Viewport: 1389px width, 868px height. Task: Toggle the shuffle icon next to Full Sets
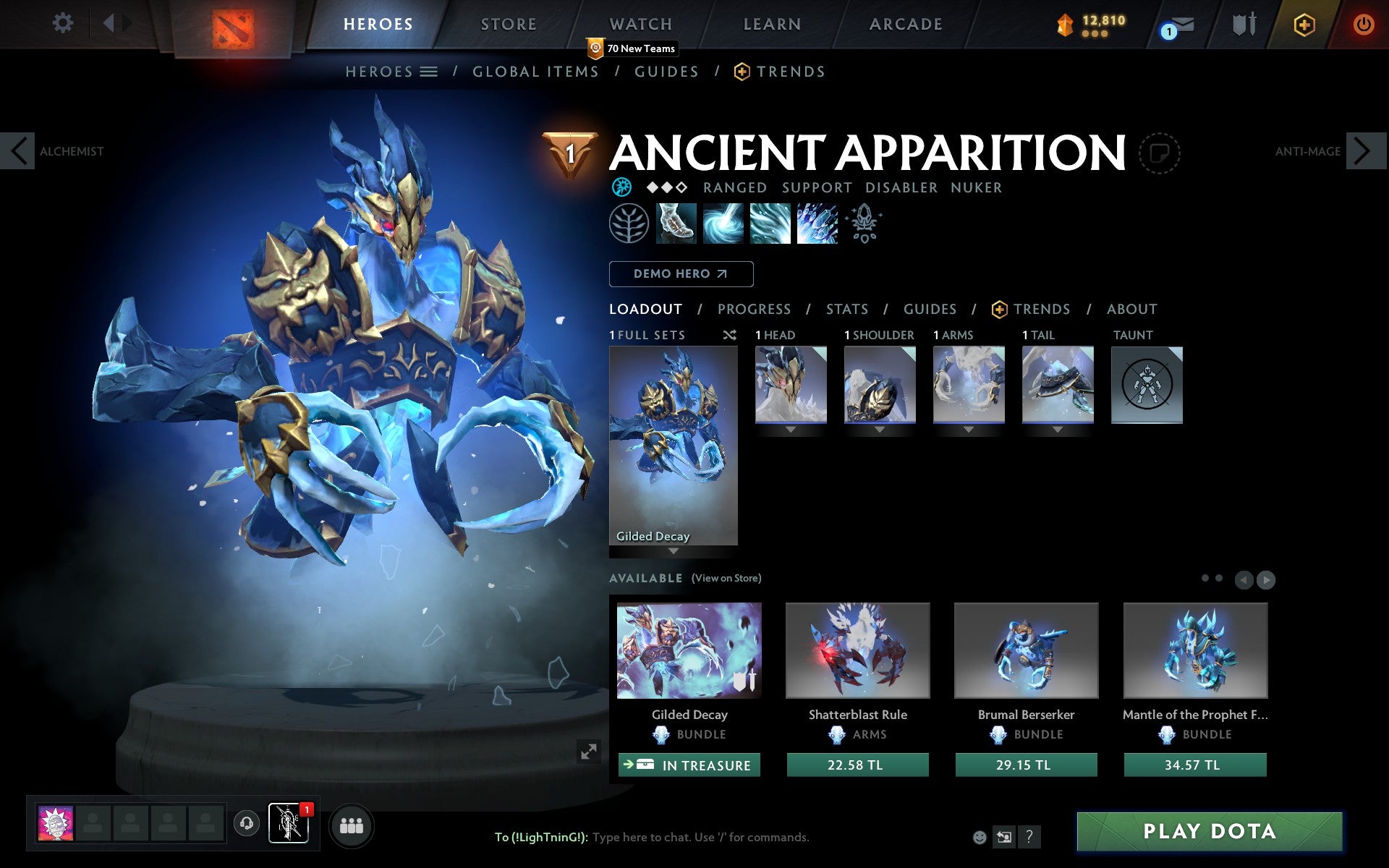(x=729, y=335)
